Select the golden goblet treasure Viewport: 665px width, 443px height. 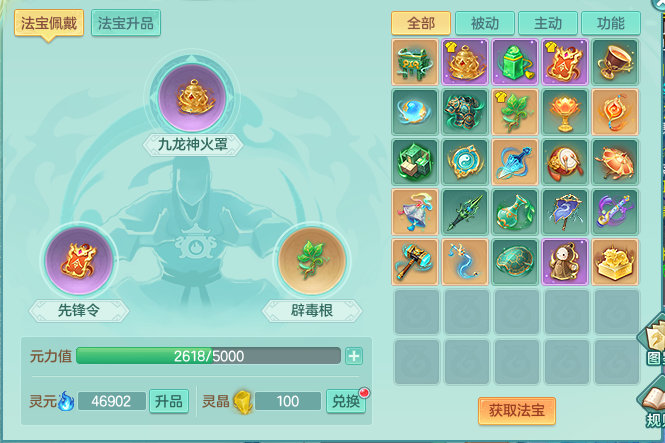click(615, 61)
